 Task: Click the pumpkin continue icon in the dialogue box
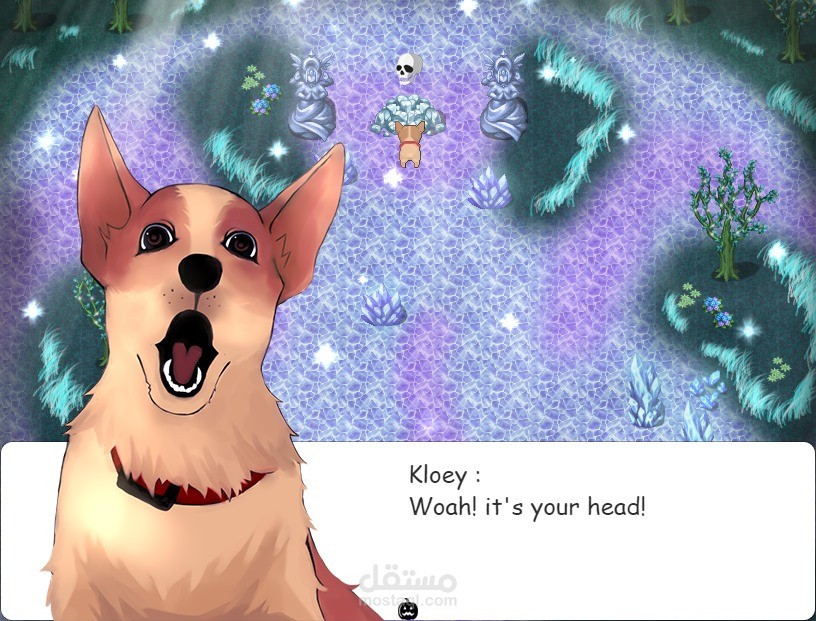pos(407,609)
